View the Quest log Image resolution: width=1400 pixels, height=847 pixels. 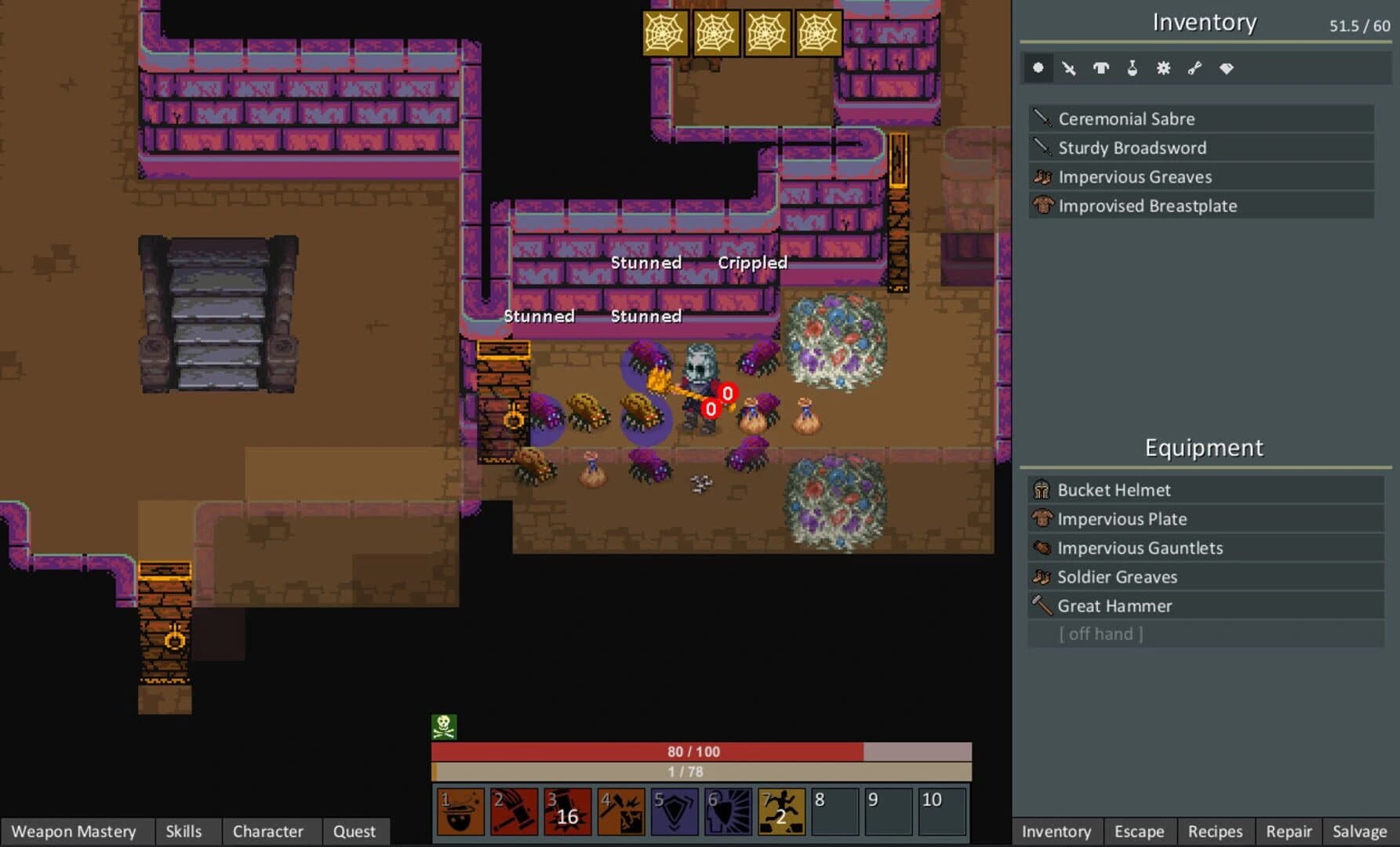coord(355,831)
